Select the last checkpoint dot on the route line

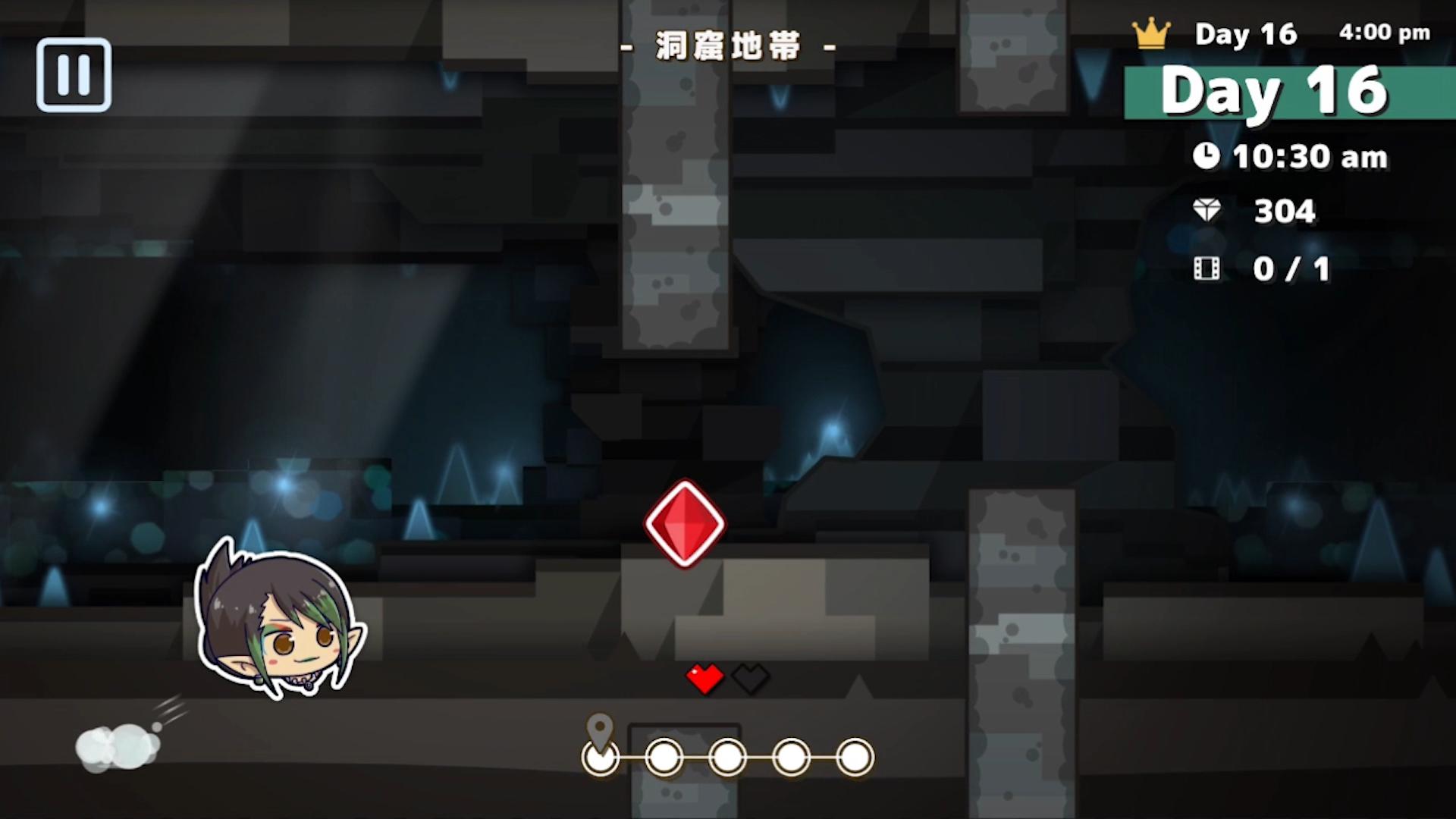[854, 758]
